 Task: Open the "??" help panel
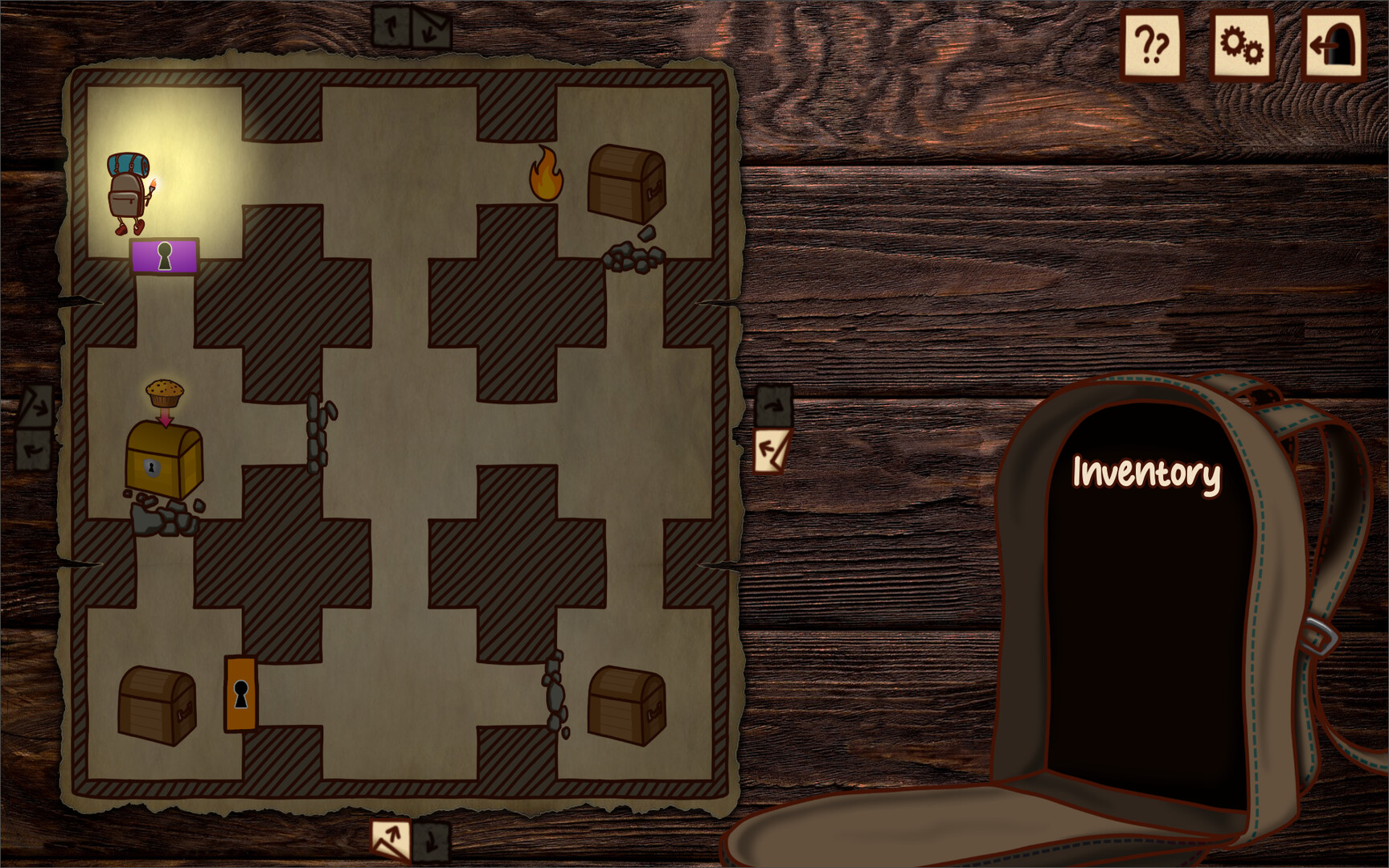[x=1152, y=45]
